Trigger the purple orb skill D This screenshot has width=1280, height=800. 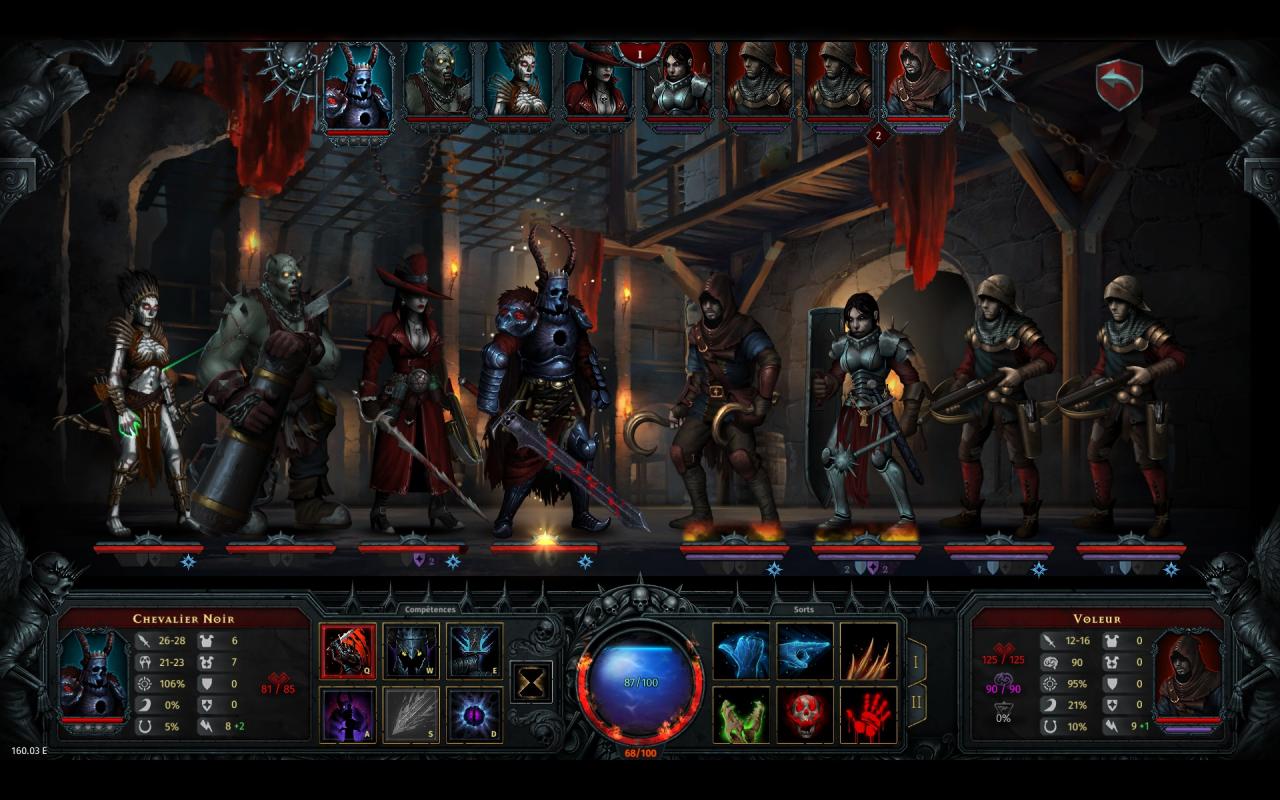[475, 715]
